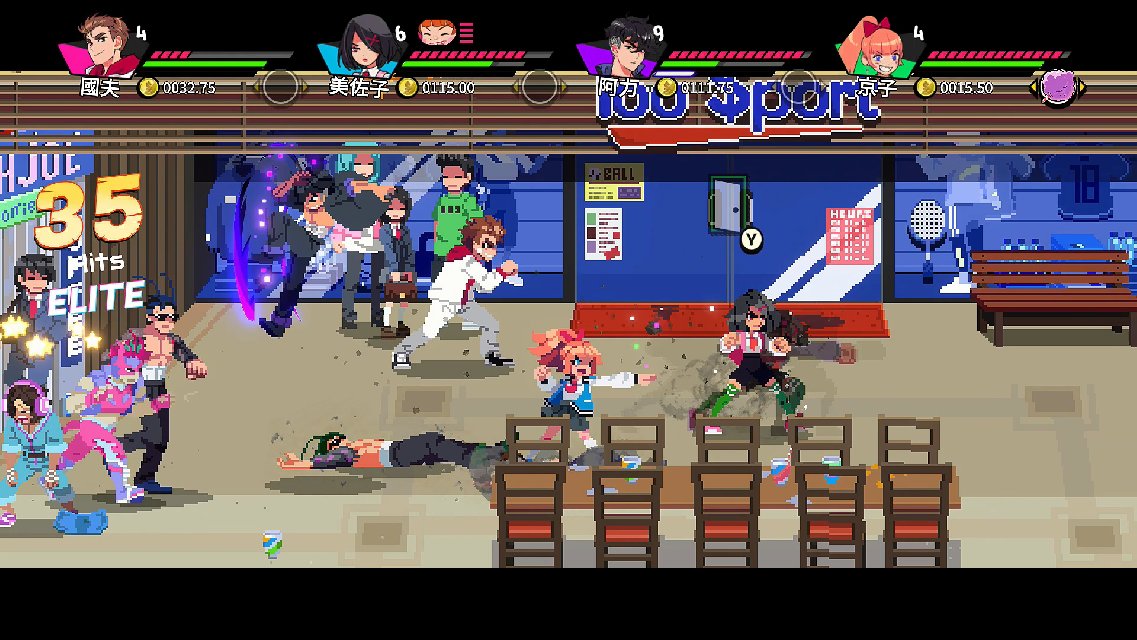Select Misako's character portrait

pos(360,45)
